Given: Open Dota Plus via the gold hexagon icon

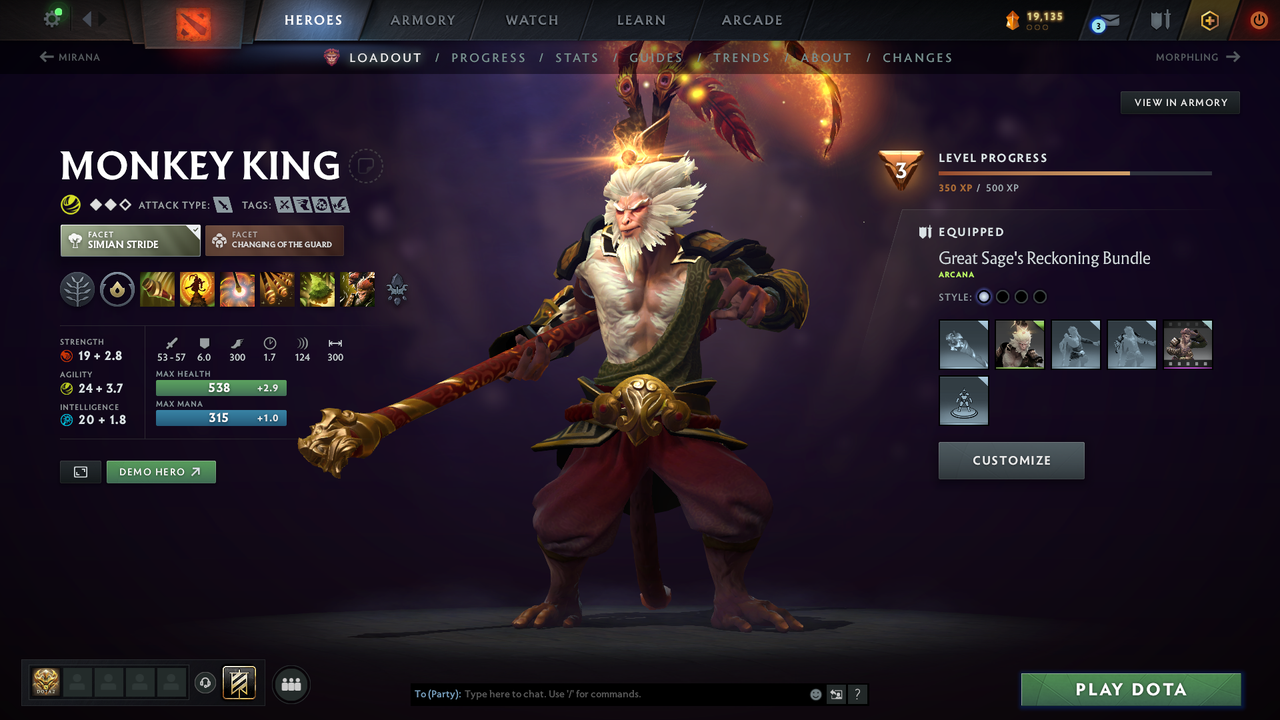Looking at the screenshot, I should (x=1209, y=20).
